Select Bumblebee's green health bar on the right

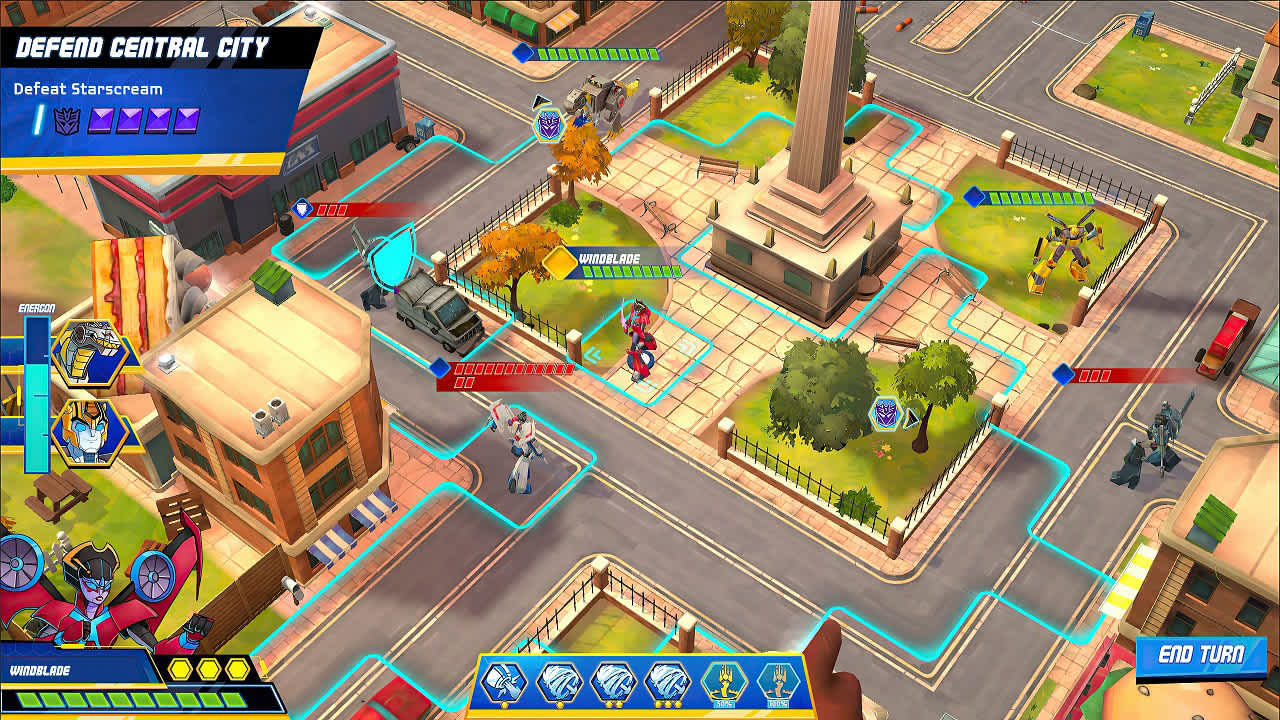1040,196
